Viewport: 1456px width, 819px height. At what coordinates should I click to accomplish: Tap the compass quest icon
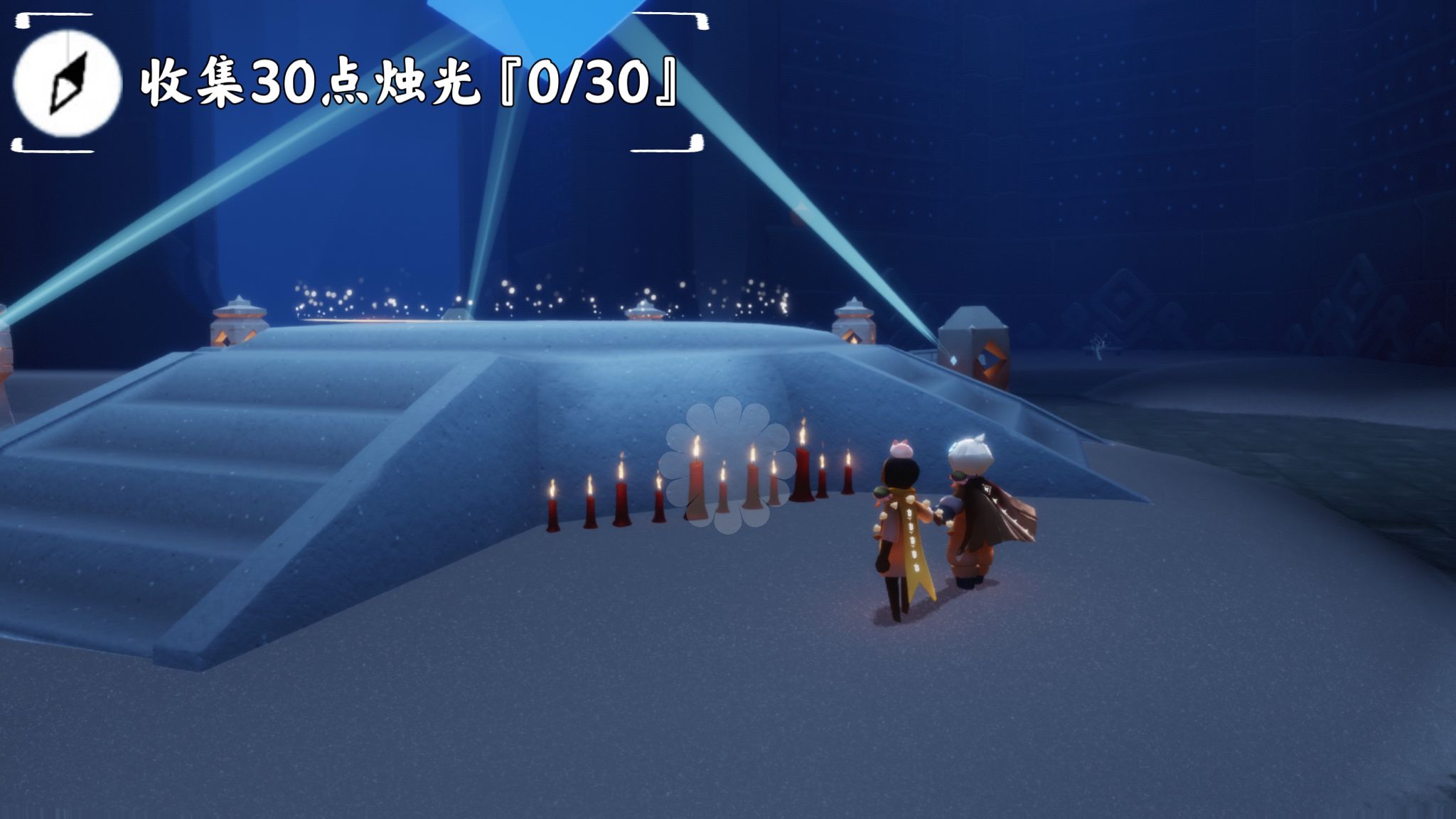tap(68, 83)
